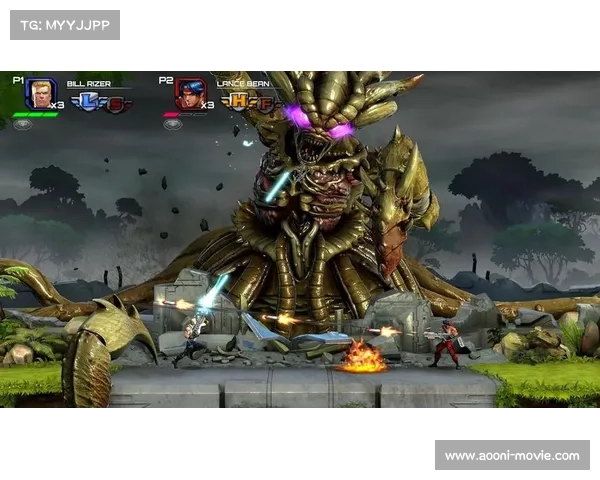Click the www.aooni-movie.com watermark link

click(511, 456)
